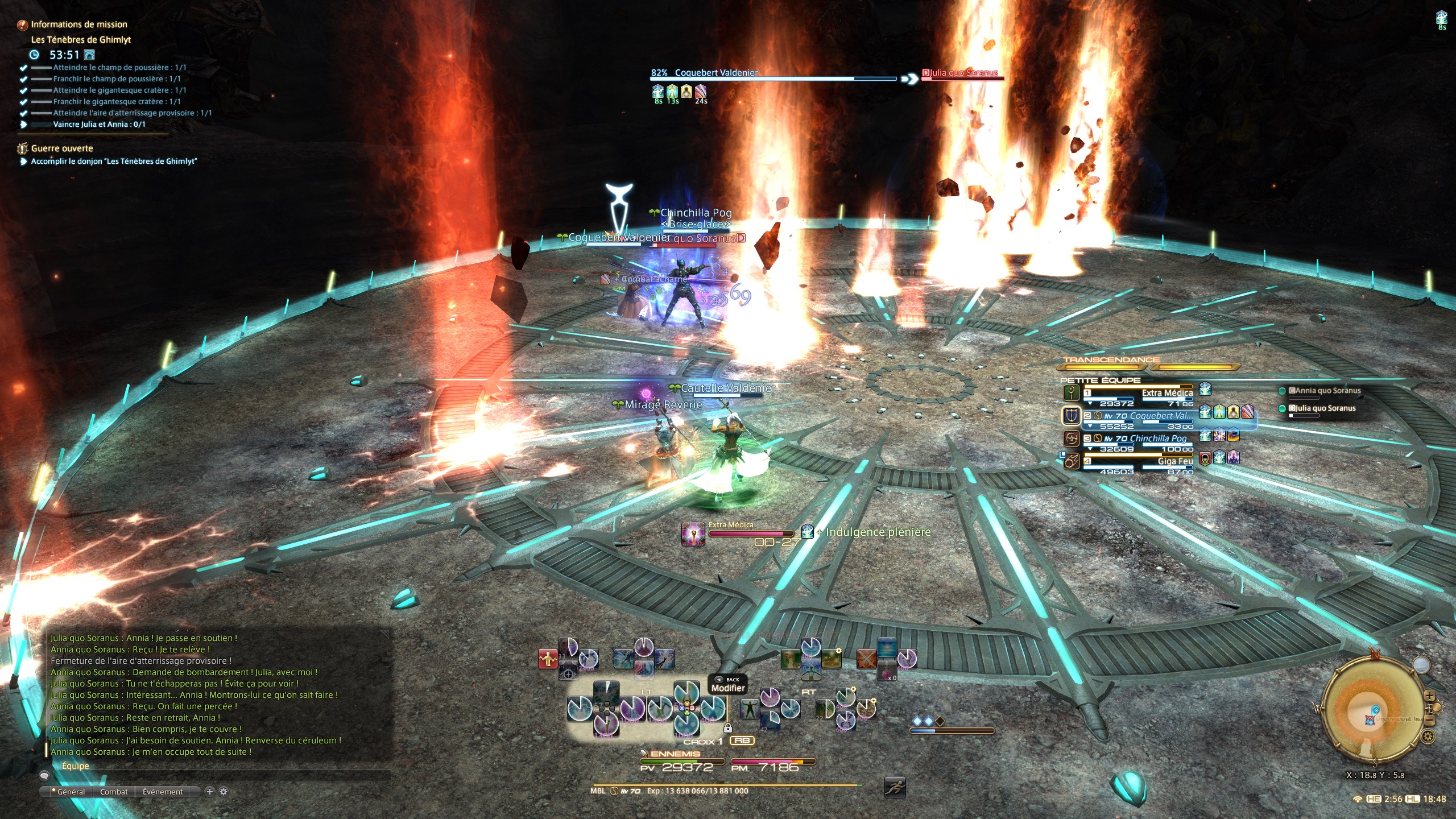Image resolution: width=1456 pixels, height=819 pixels.
Task: Click the minimap settings gear button
Action: (1428, 737)
